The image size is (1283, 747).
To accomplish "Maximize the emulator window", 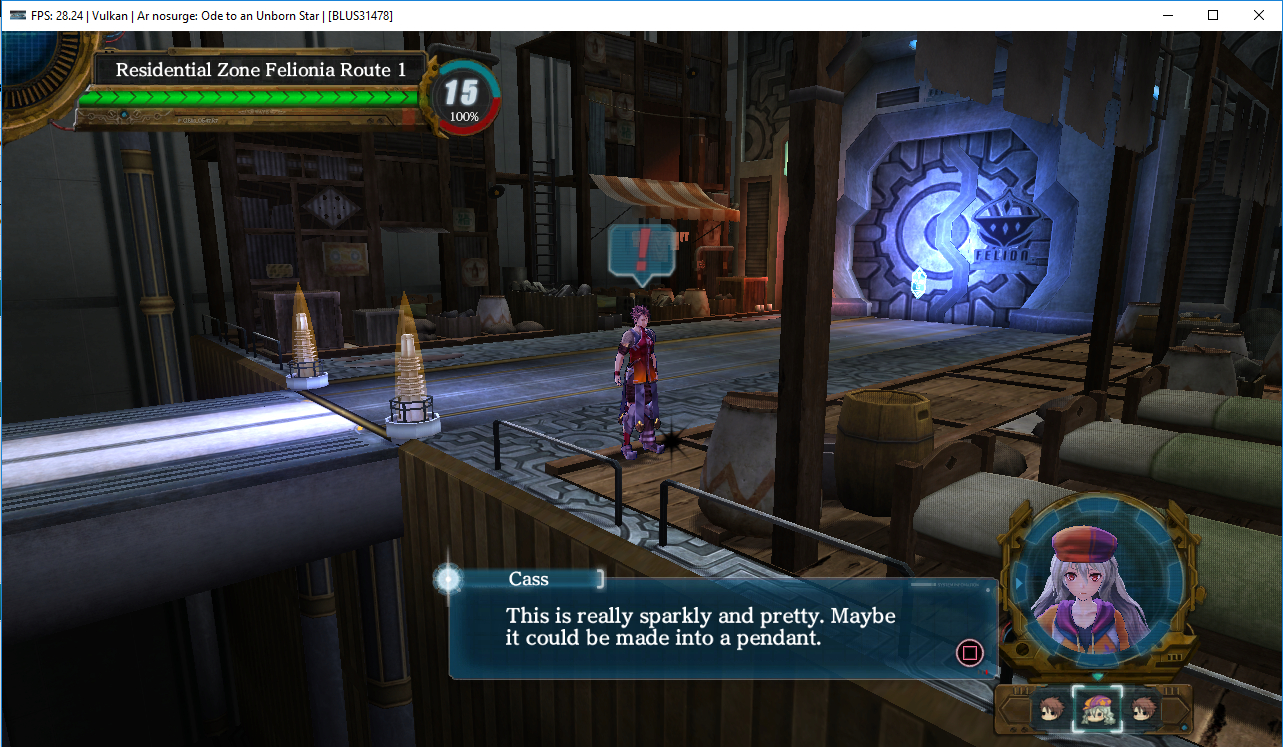I will [x=1212, y=15].
